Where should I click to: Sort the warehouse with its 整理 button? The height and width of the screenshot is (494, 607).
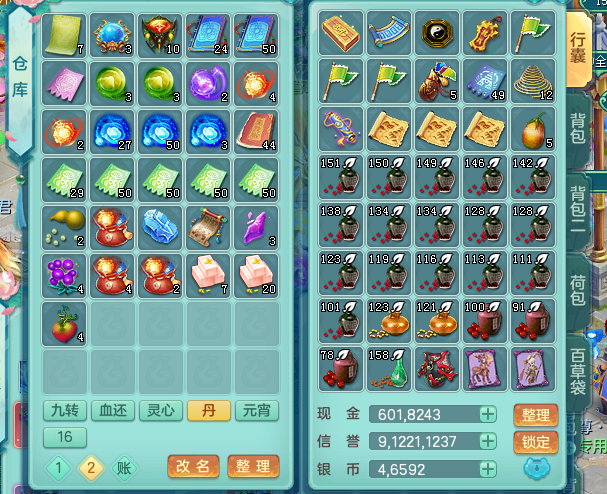click(x=251, y=466)
